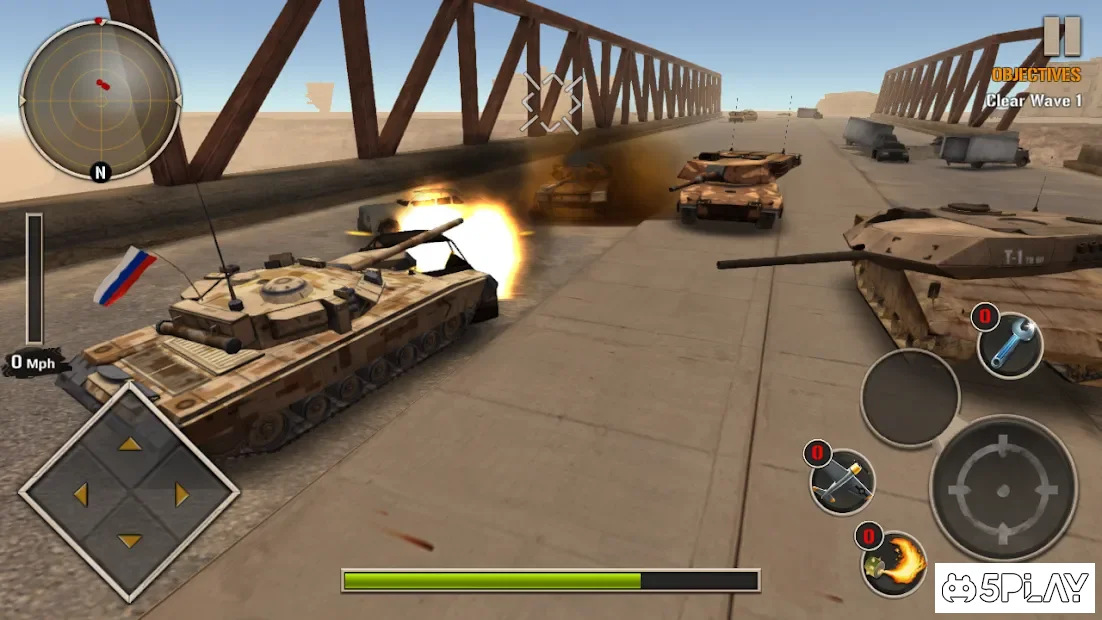Activate the flaming shell special ammo
This screenshot has width=1102, height=620.
coord(894,564)
